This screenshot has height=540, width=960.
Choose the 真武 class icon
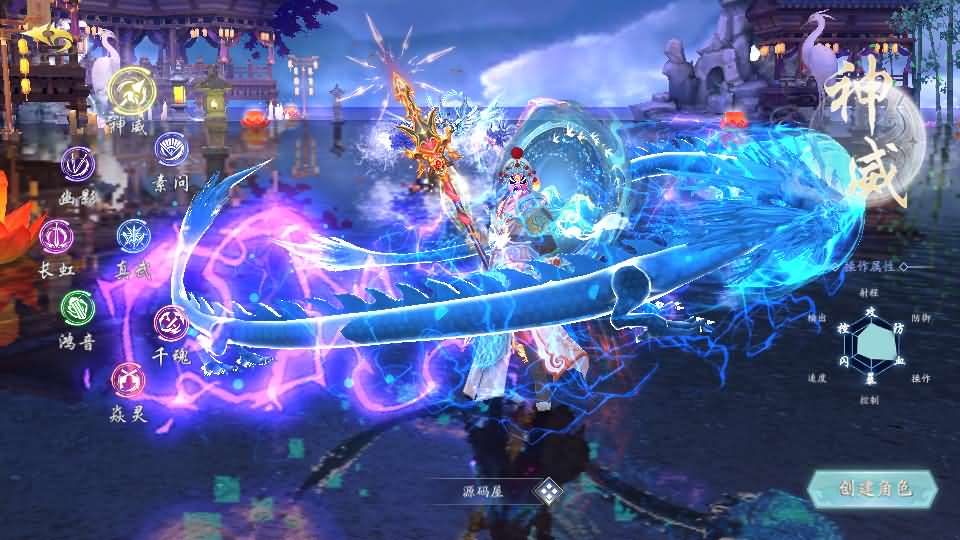point(133,236)
